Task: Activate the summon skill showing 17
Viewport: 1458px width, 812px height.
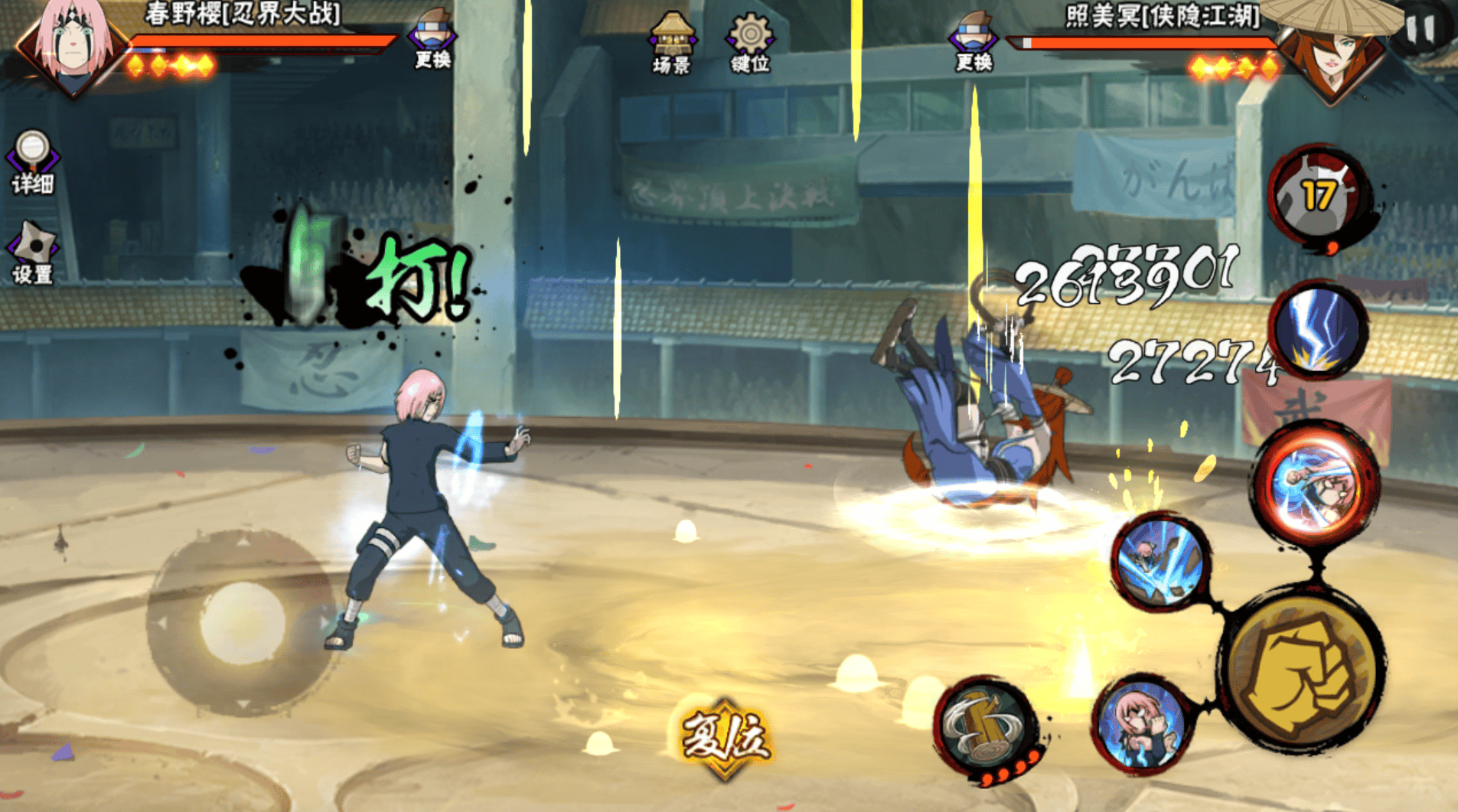Action: [1318, 196]
